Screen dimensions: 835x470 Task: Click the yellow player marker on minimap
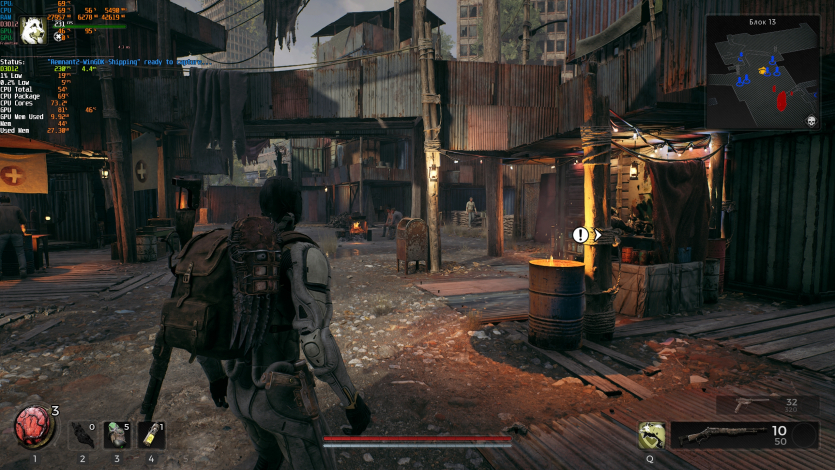(x=762, y=70)
